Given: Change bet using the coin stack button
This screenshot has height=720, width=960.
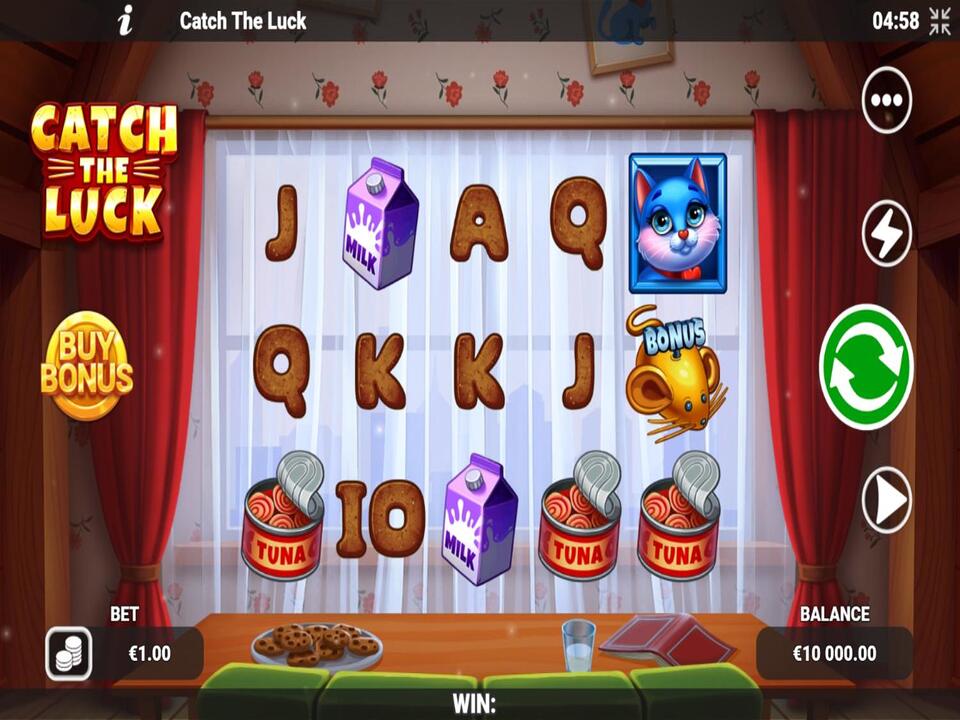Looking at the screenshot, I should click(x=69, y=655).
